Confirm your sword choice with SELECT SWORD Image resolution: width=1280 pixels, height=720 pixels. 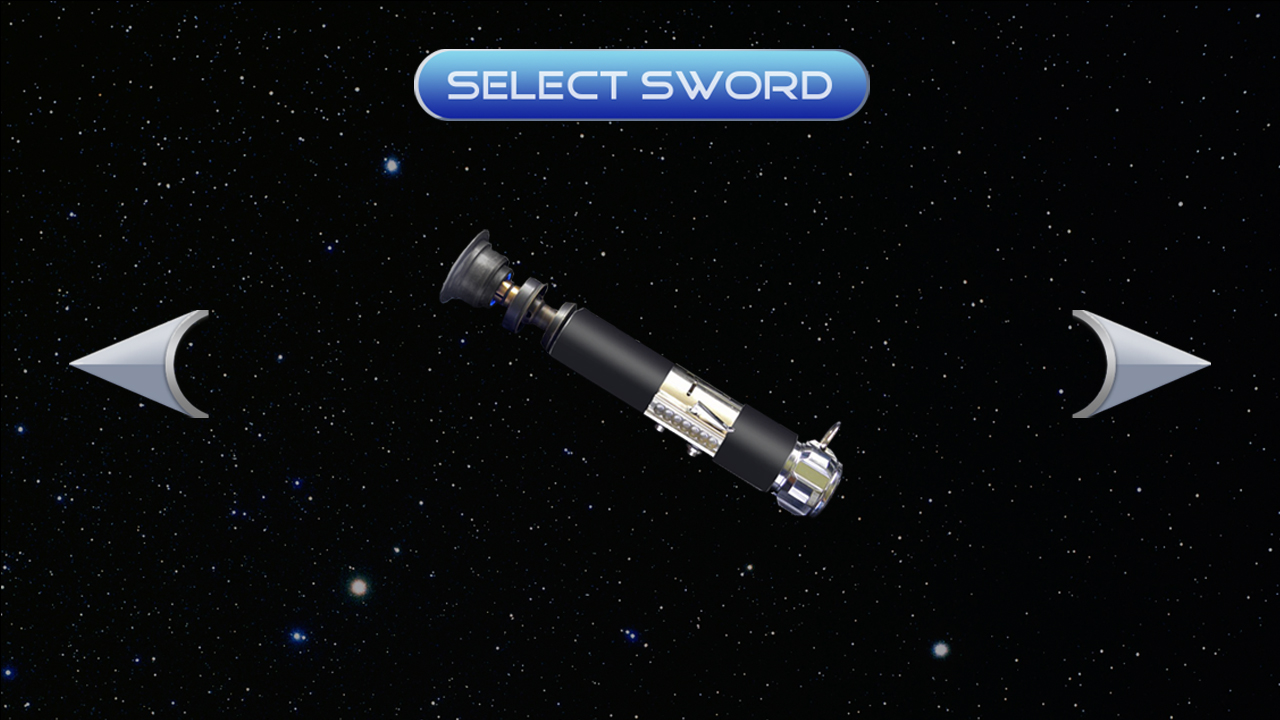coord(640,85)
